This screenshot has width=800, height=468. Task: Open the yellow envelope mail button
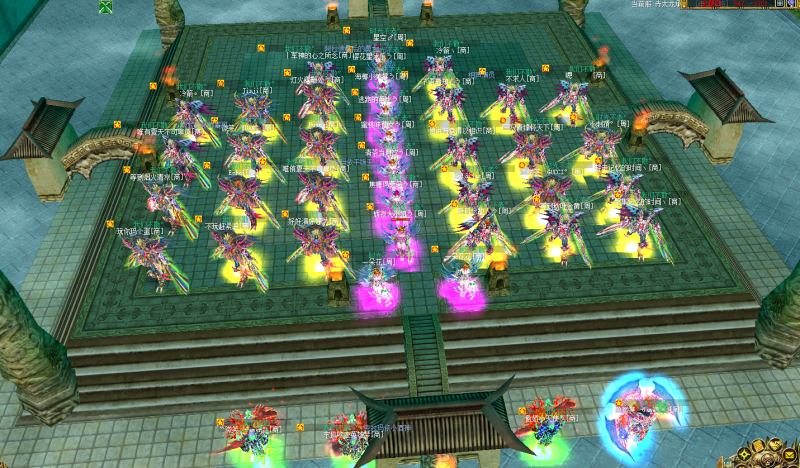[789, 455]
